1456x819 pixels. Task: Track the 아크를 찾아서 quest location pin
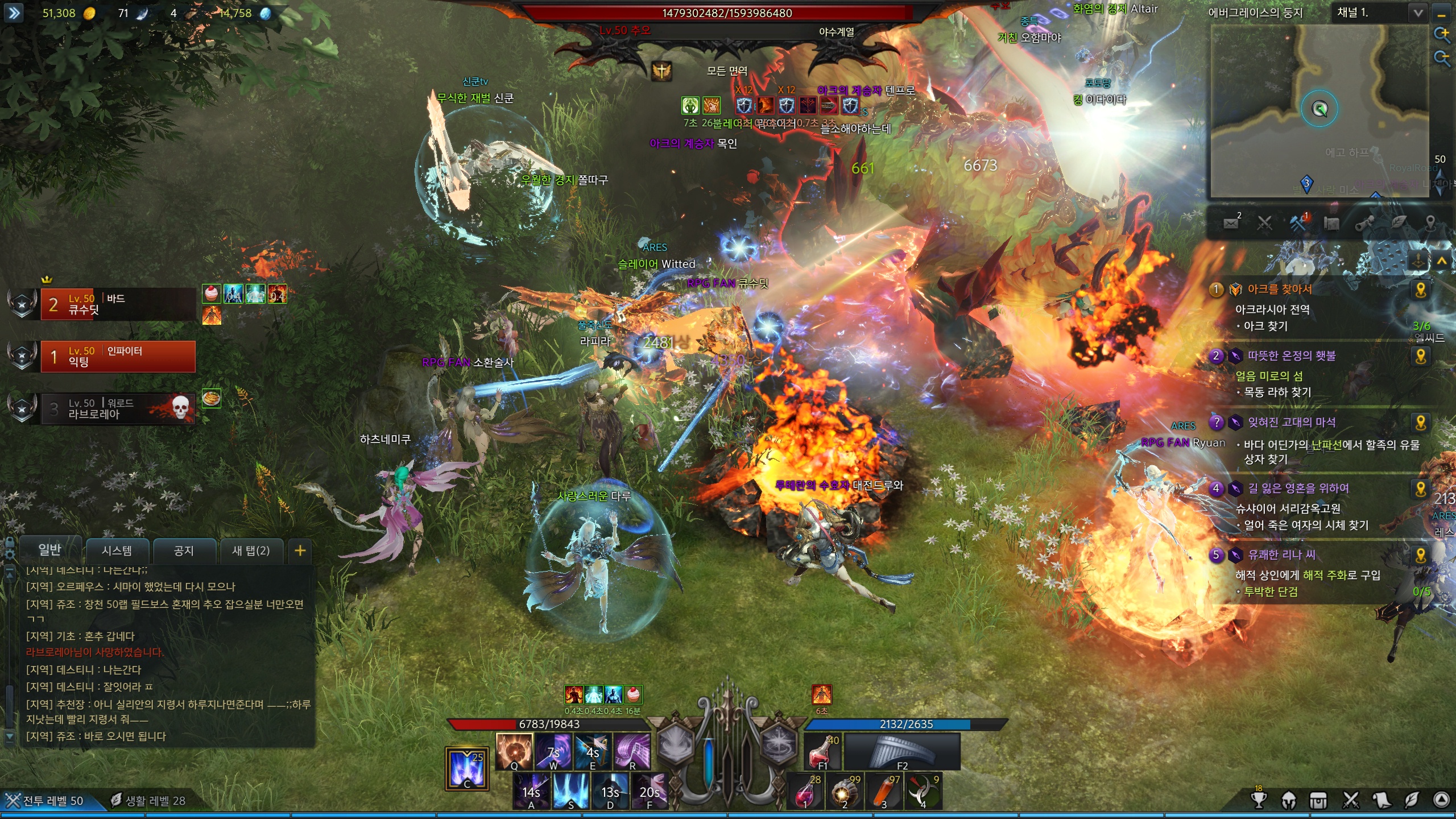tap(1421, 290)
